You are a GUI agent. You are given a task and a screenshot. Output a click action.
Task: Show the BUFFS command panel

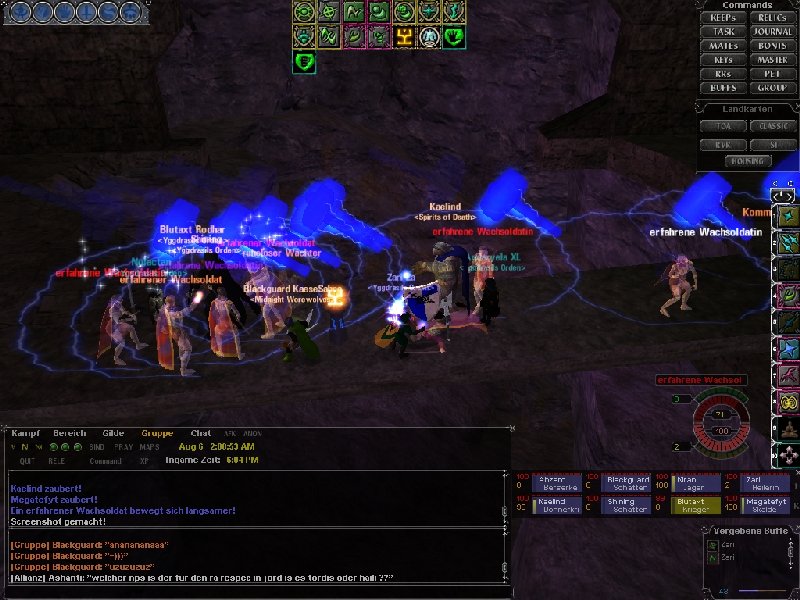(723, 88)
